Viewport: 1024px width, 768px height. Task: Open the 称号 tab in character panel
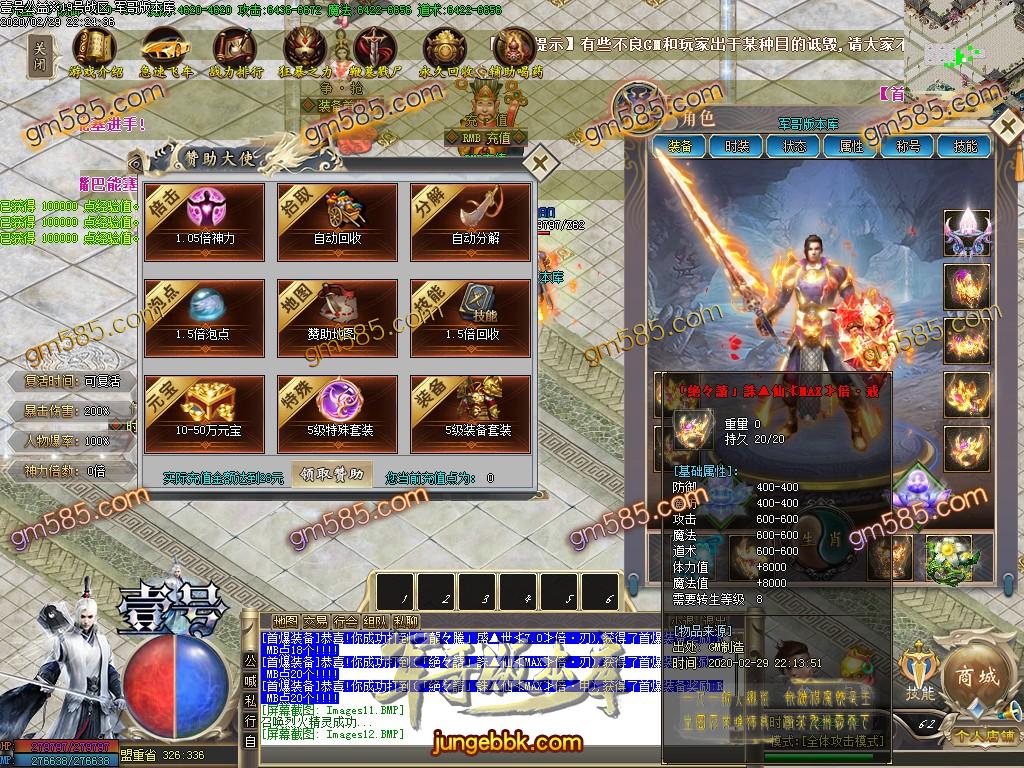point(908,146)
